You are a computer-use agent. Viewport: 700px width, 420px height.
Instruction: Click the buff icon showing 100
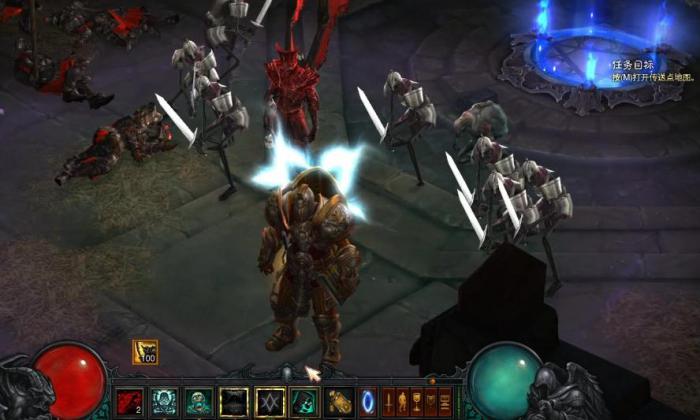[x=145, y=352]
